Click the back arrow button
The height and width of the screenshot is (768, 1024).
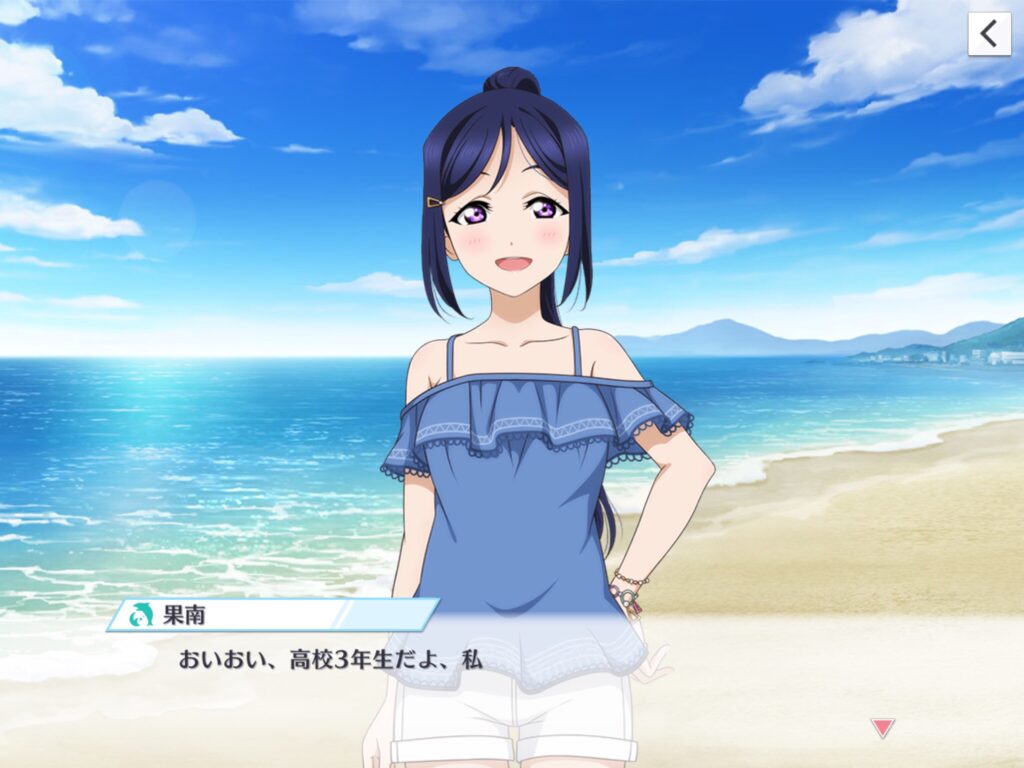point(989,34)
